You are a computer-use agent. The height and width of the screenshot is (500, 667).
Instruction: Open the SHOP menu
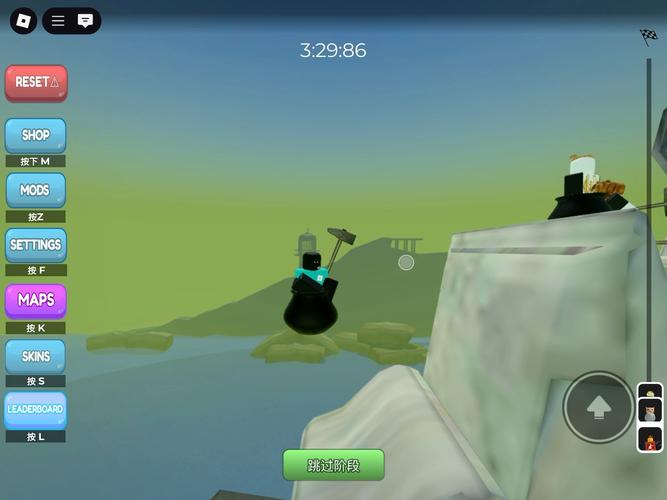[36, 136]
